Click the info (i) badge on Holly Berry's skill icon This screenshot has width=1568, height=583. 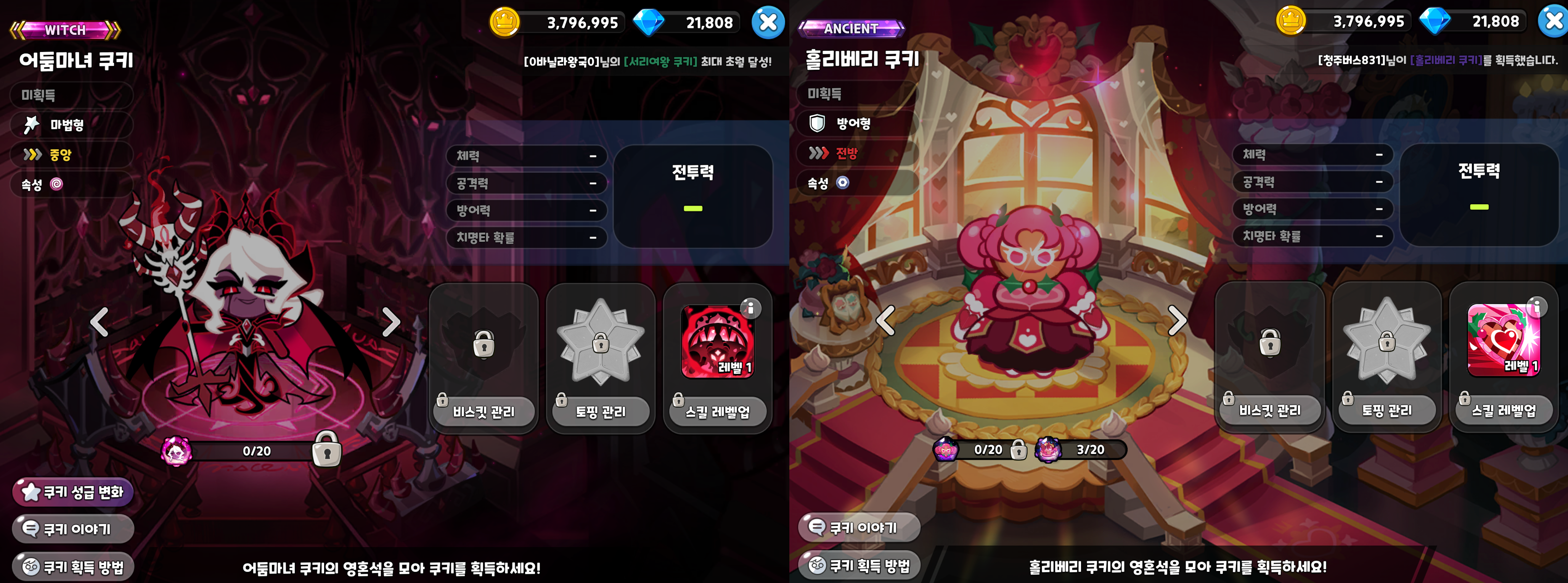pos(1536,308)
